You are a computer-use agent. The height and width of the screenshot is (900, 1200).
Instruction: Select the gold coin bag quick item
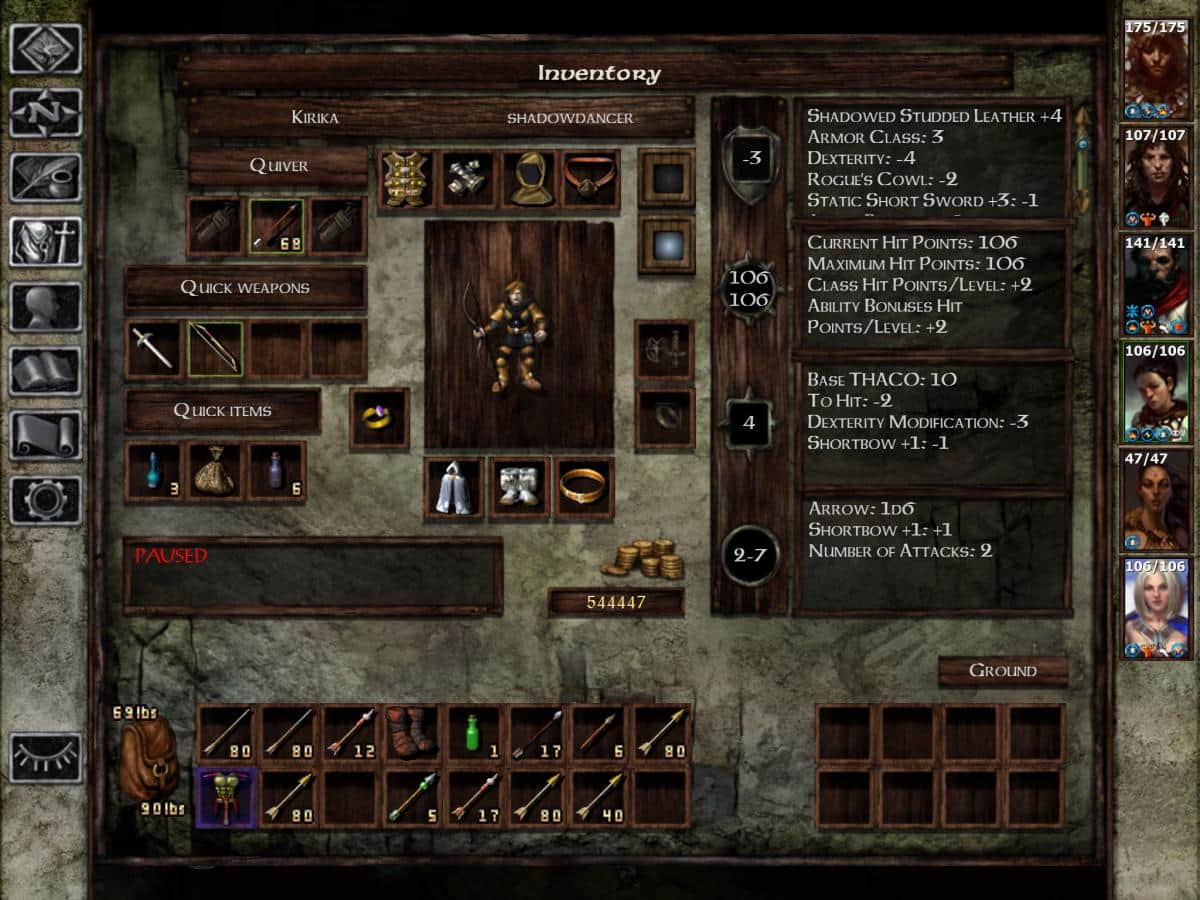[215, 472]
